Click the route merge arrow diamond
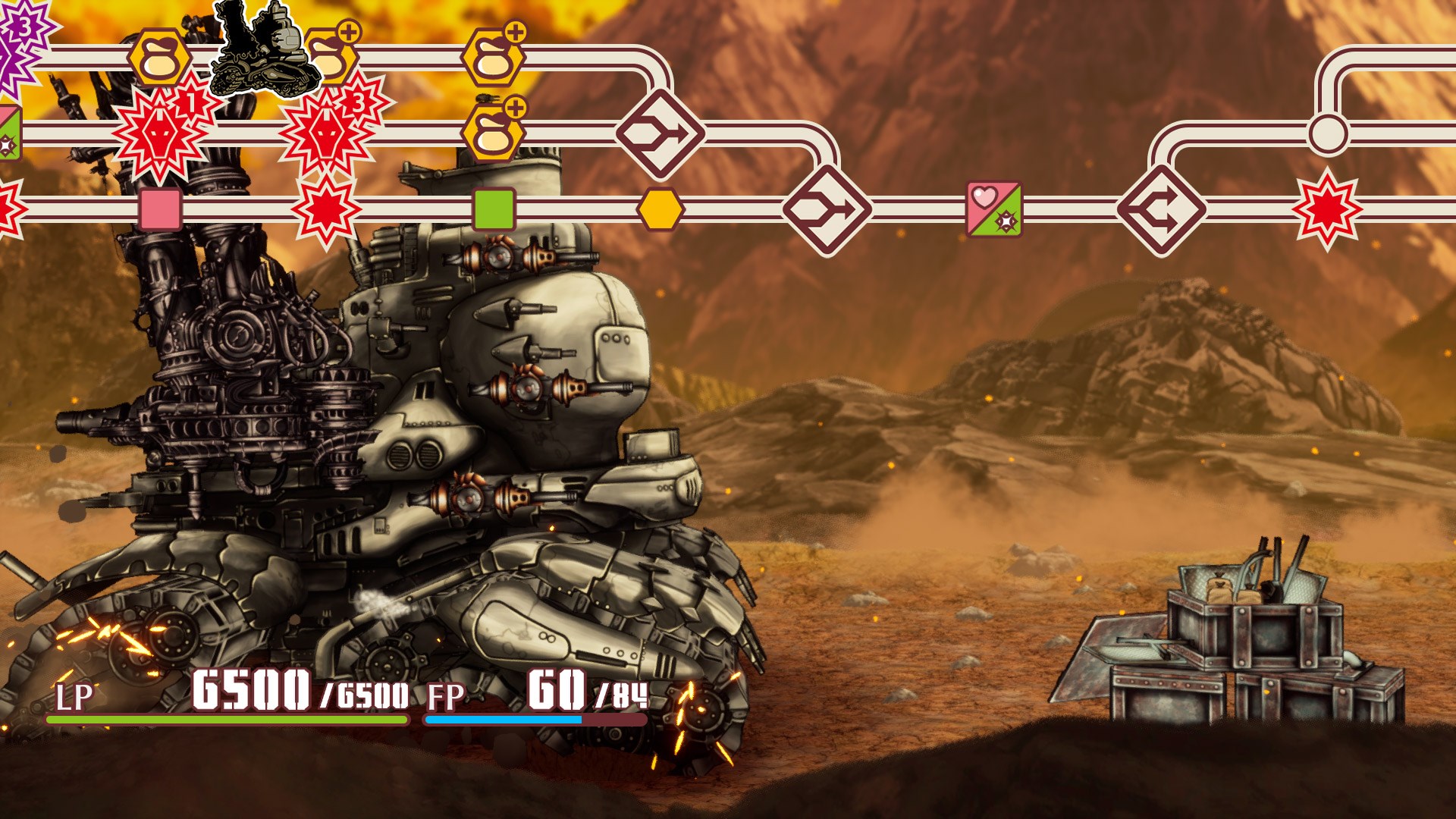This screenshot has width=1456, height=819. click(x=1161, y=210)
